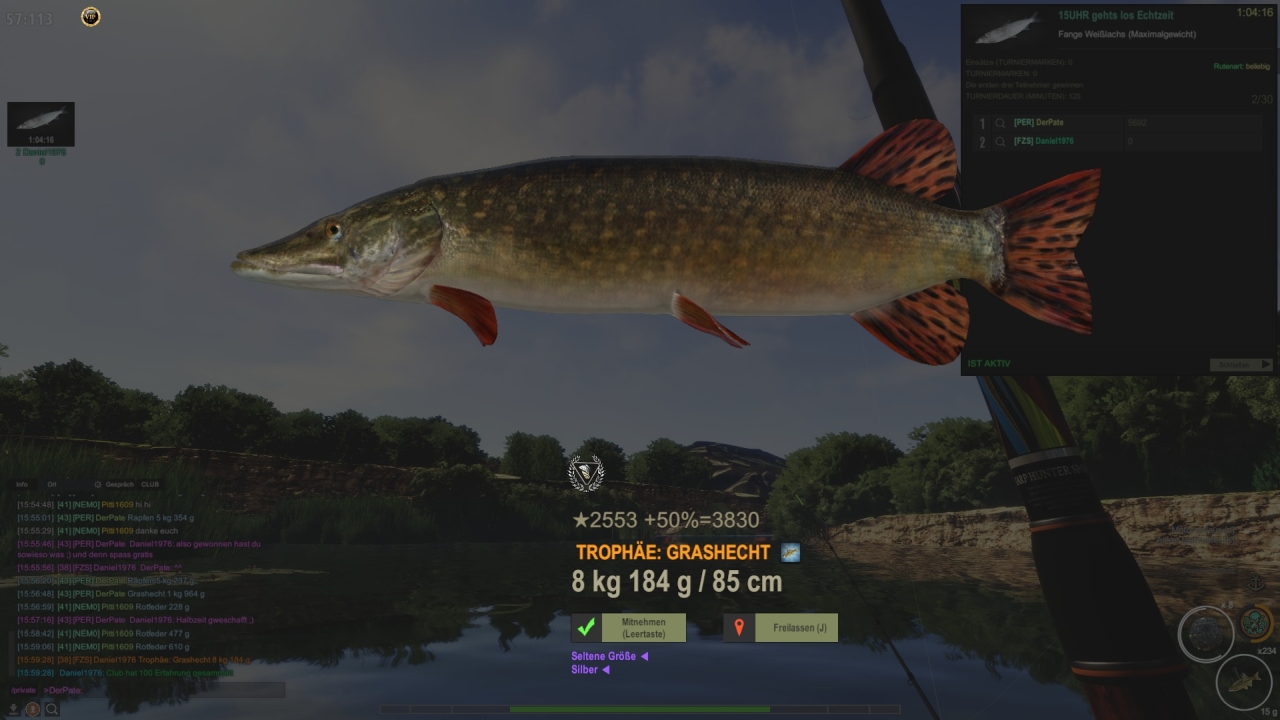Open the Info chat tab
The width and height of the screenshot is (1280, 720).
(22, 484)
